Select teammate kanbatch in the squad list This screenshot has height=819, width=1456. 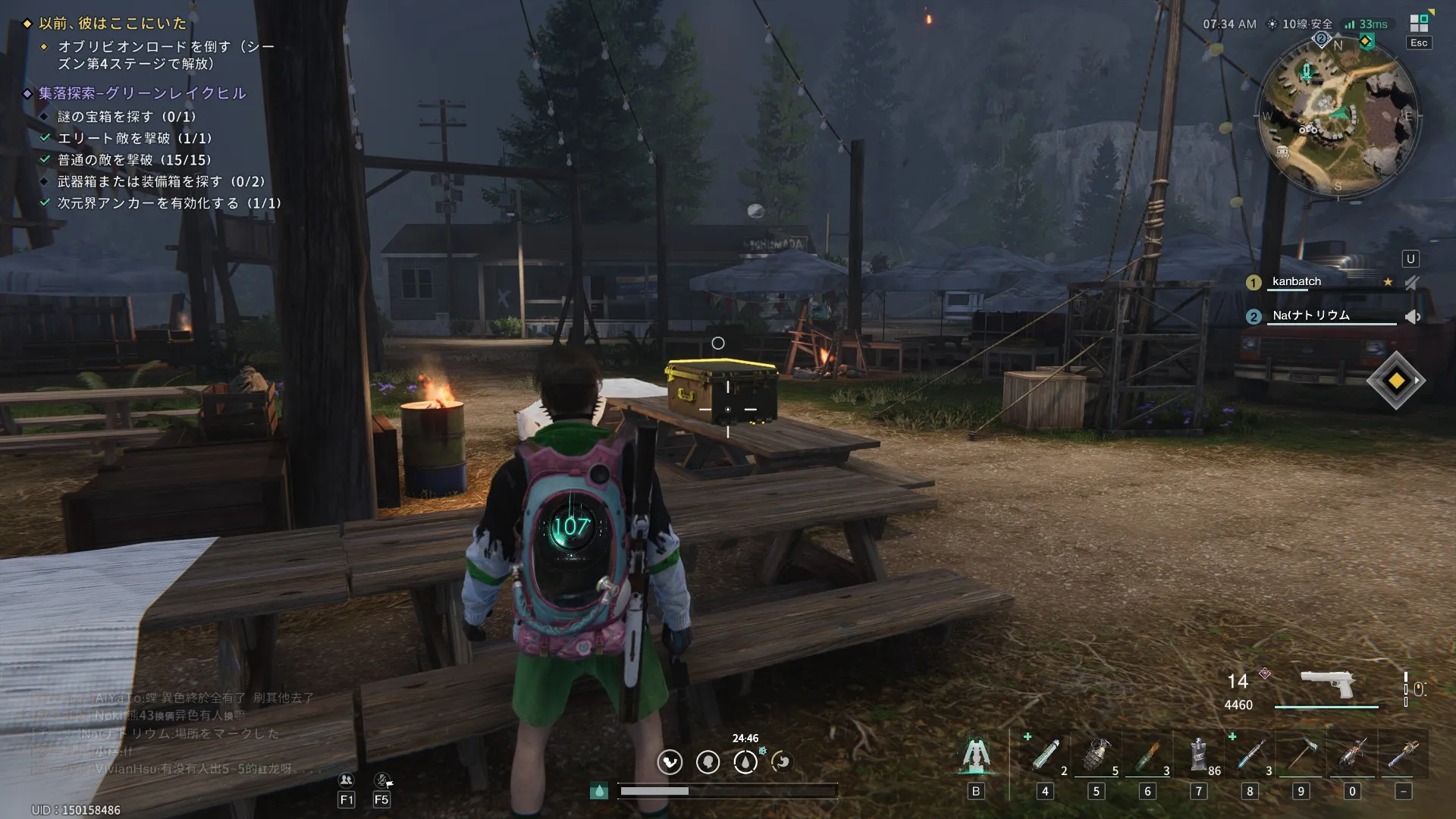click(1297, 281)
